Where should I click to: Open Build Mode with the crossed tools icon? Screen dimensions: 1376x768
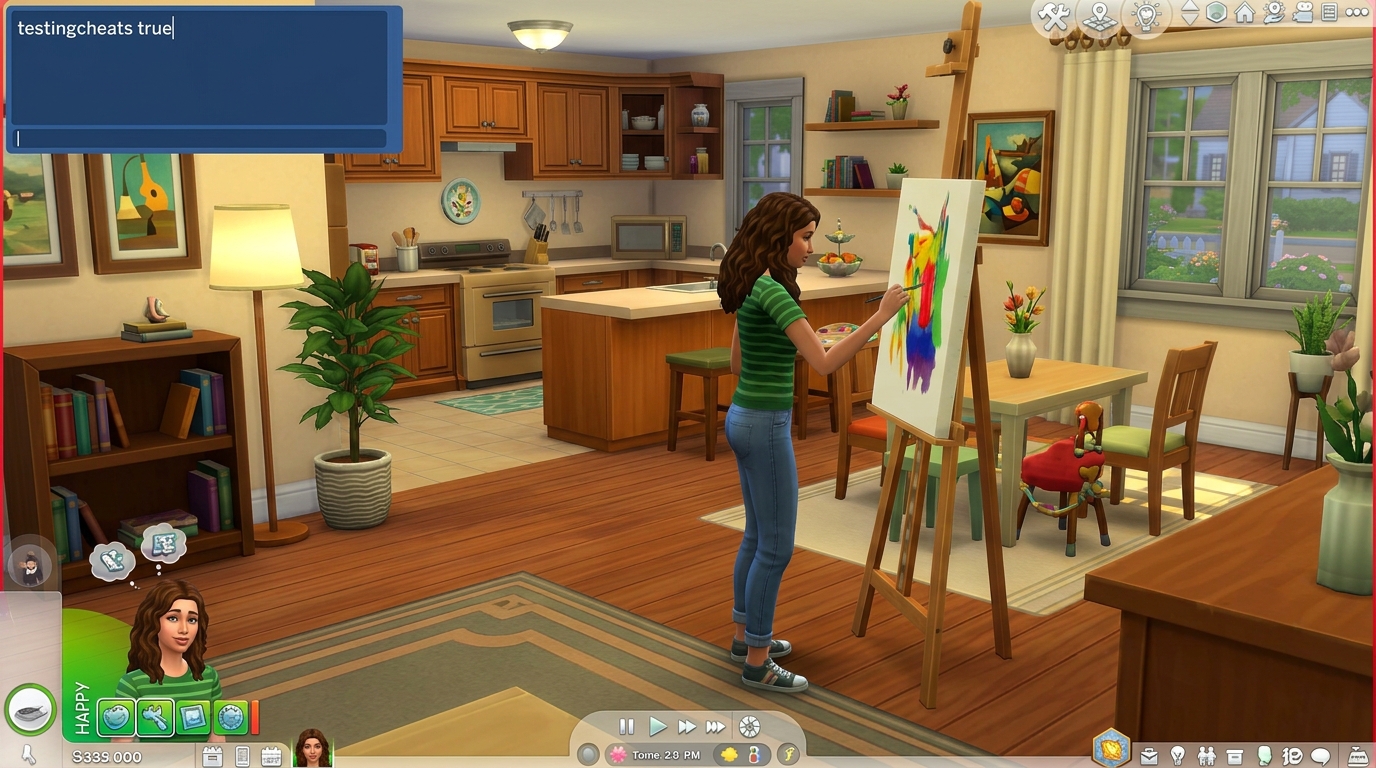pyautogui.click(x=1055, y=17)
